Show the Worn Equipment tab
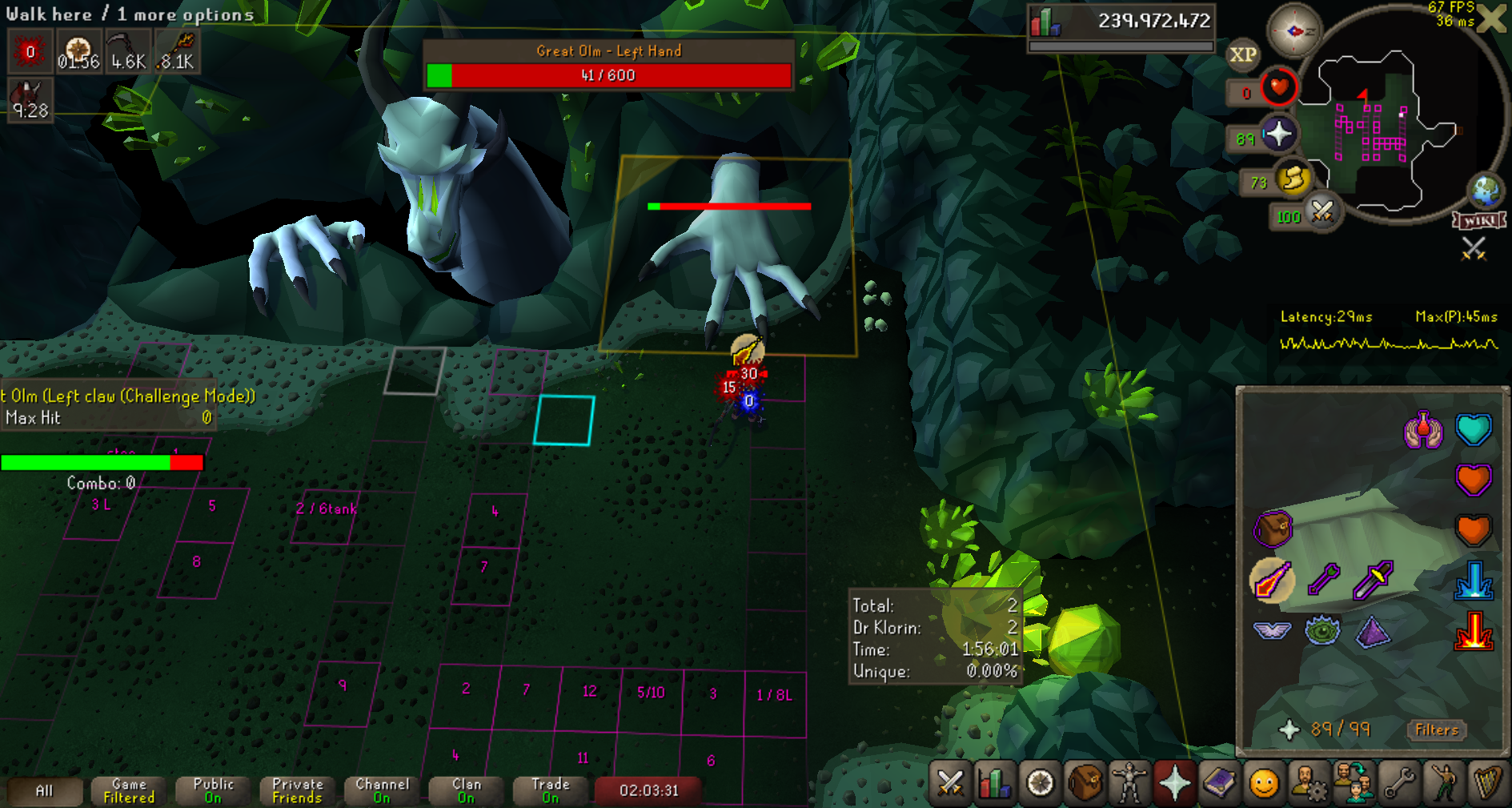The width and height of the screenshot is (1512, 808). (x=1129, y=782)
